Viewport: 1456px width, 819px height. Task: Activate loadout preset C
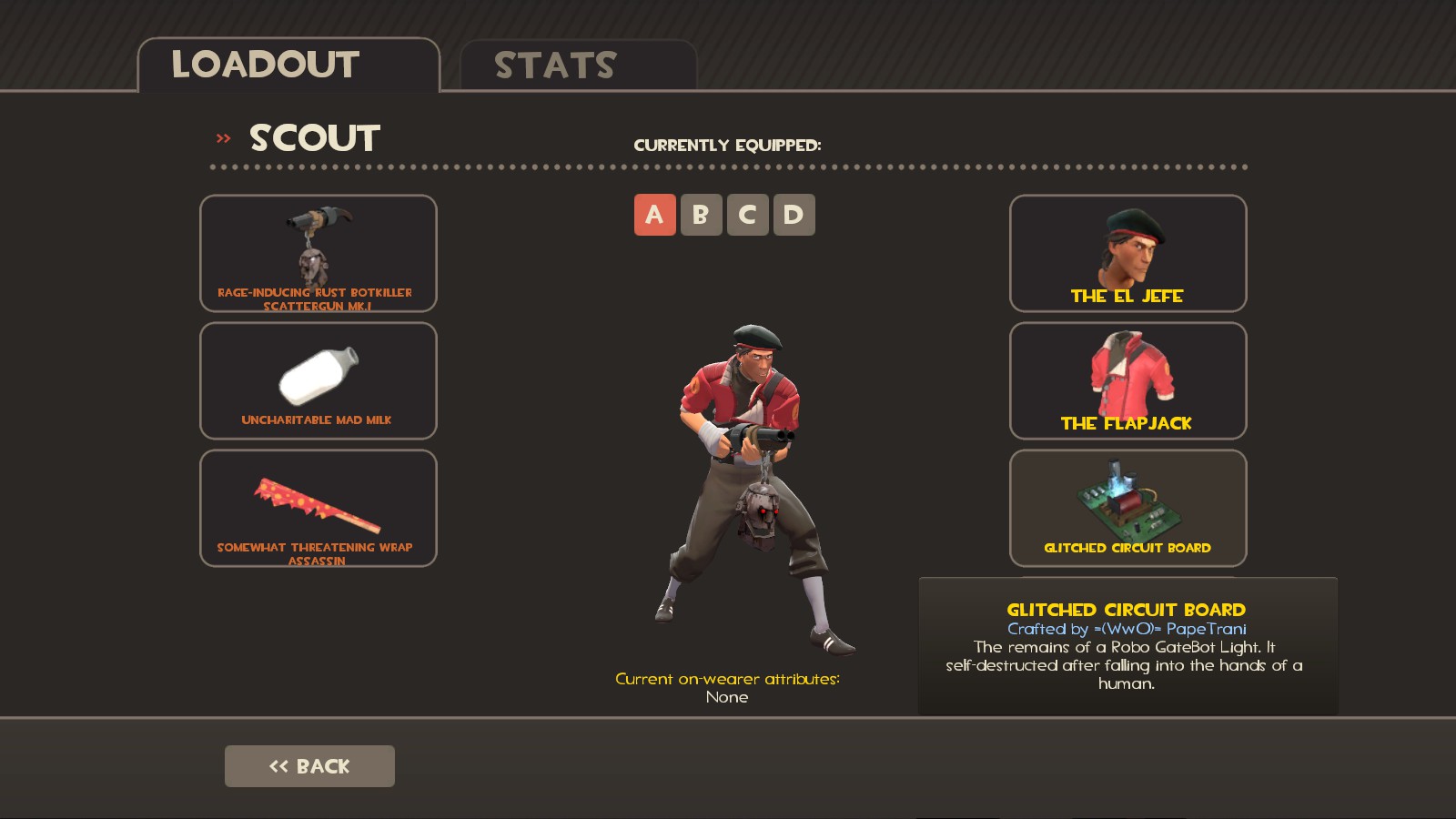748,214
